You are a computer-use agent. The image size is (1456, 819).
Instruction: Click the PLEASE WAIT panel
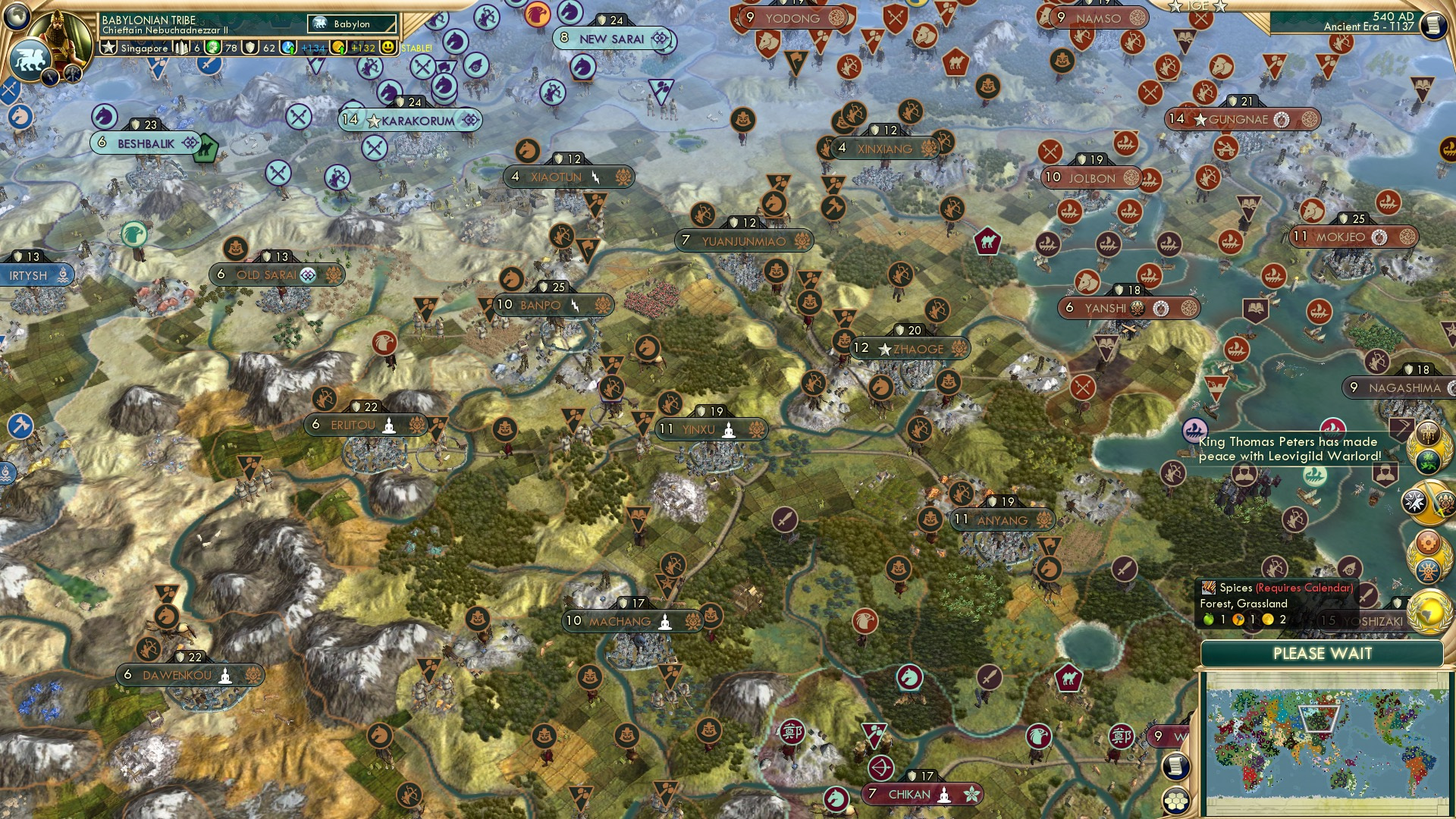coord(1324,654)
